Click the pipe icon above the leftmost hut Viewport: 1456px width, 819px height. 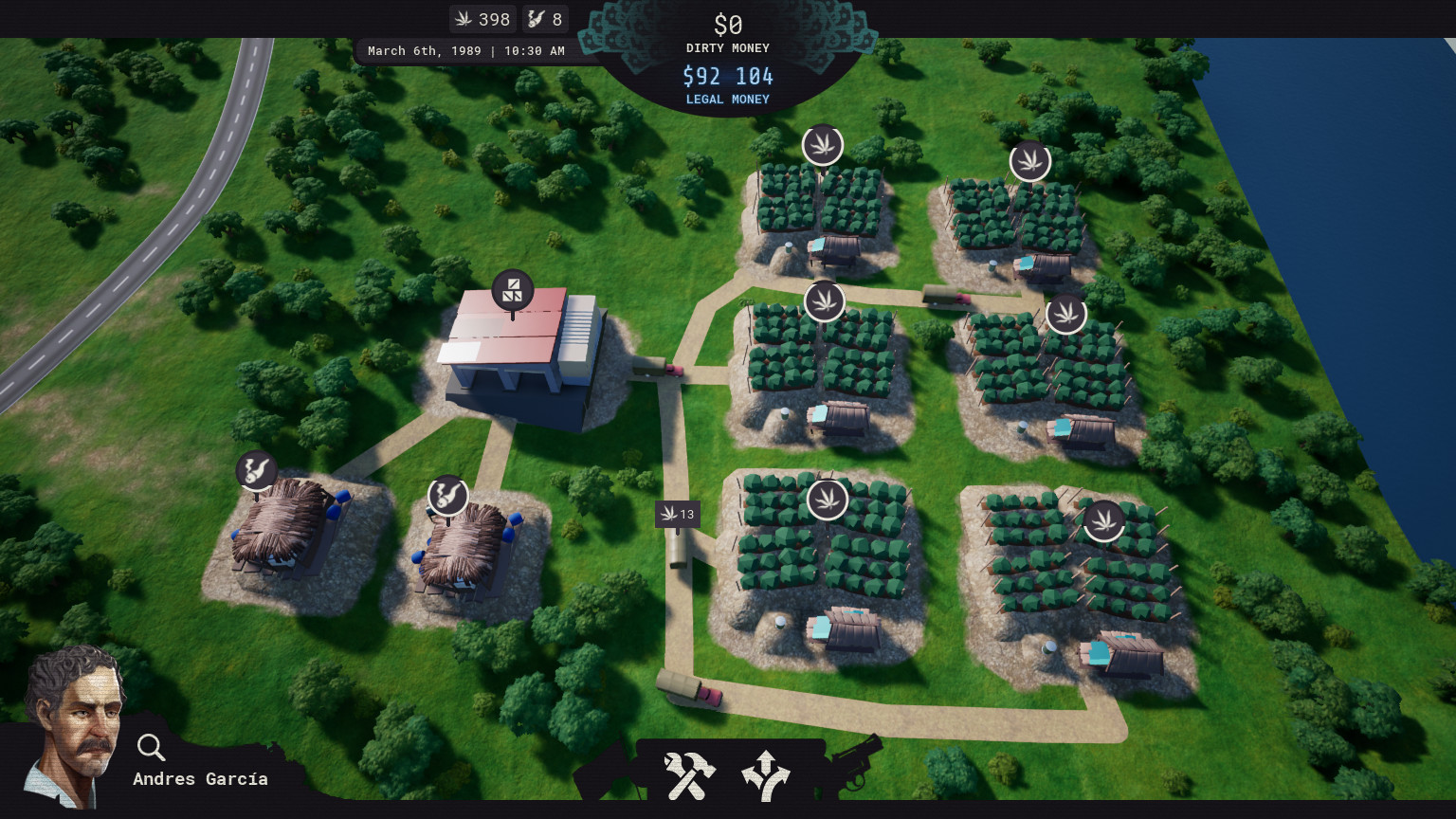tap(257, 471)
